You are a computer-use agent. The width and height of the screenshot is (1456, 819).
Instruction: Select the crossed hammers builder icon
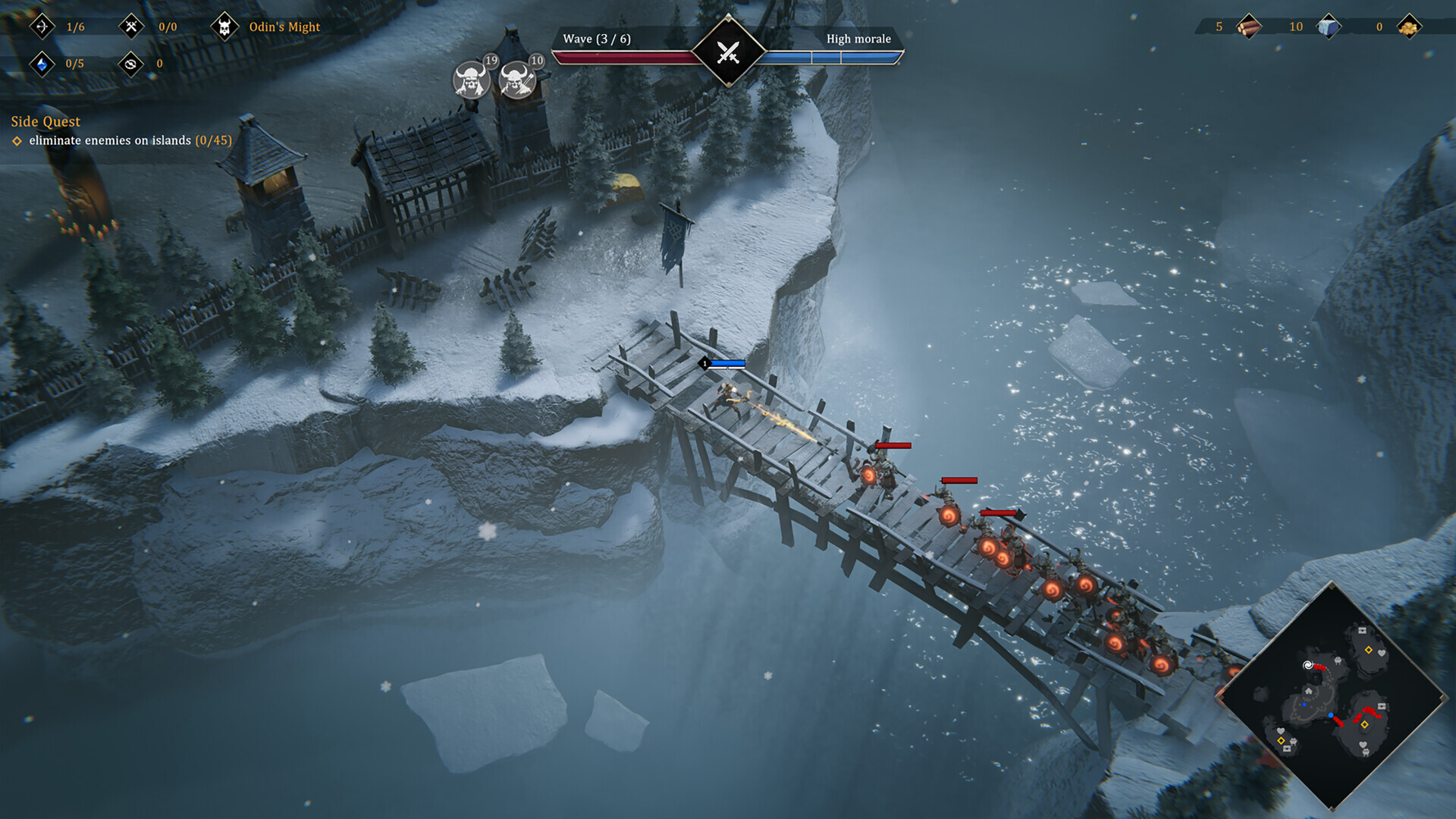pos(131,27)
